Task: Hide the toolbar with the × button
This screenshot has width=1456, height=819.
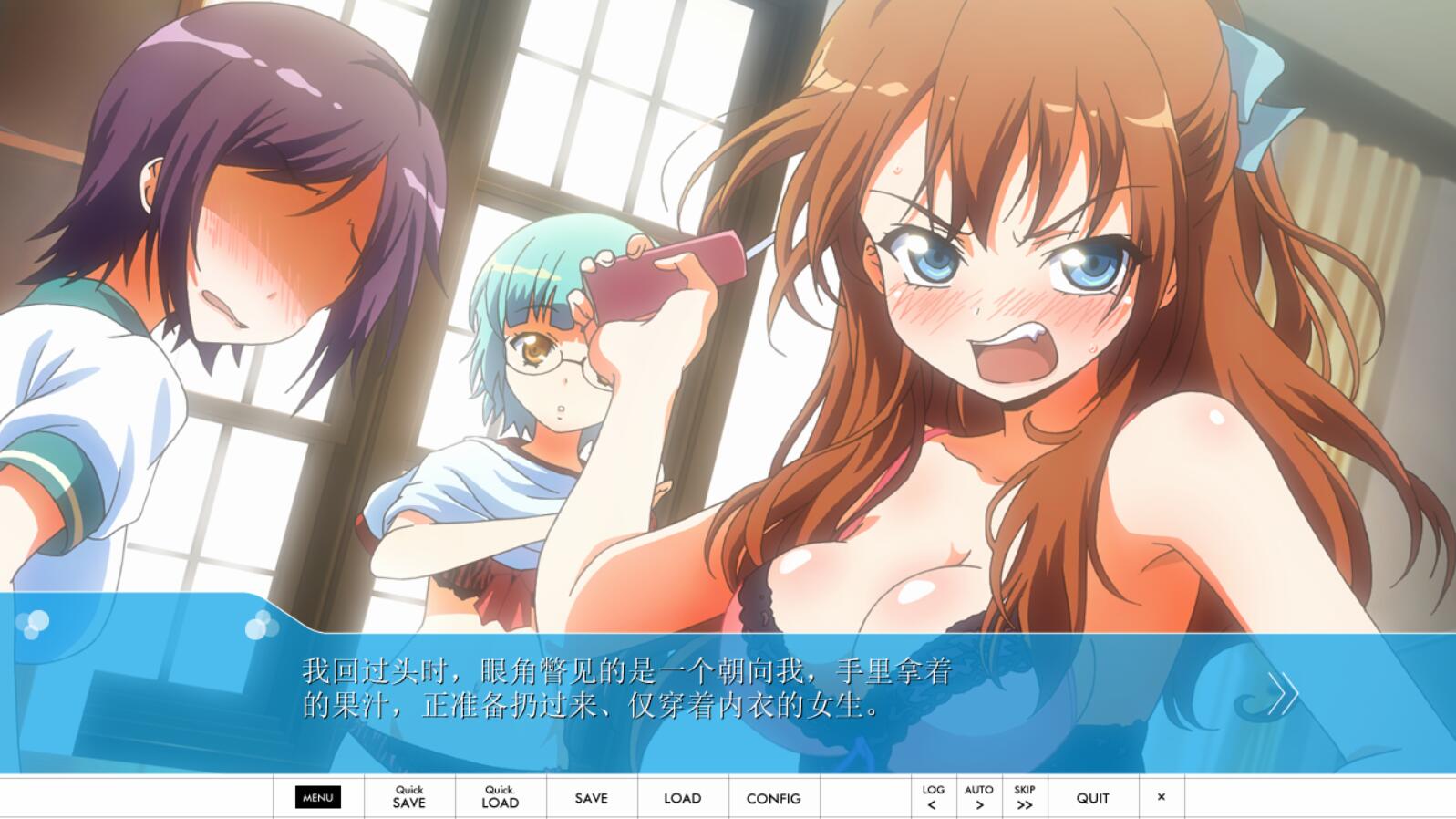Action: (x=1162, y=797)
